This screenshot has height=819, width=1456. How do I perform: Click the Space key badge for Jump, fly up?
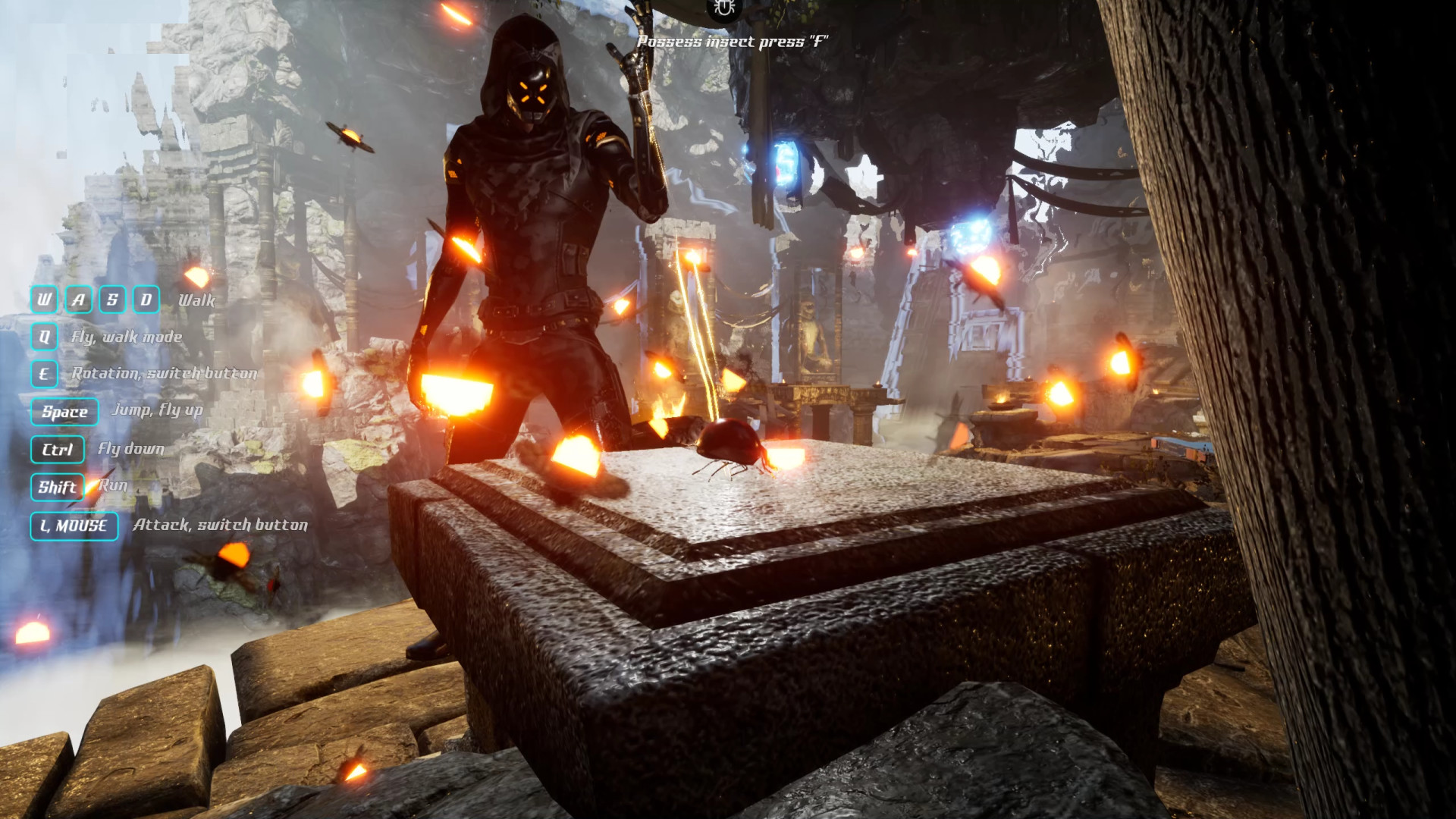pos(64,412)
